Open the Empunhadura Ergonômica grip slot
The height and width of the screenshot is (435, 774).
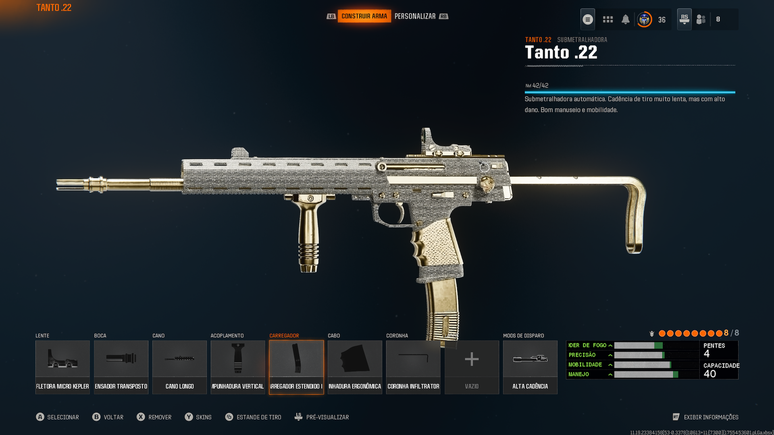pyautogui.click(x=355, y=366)
